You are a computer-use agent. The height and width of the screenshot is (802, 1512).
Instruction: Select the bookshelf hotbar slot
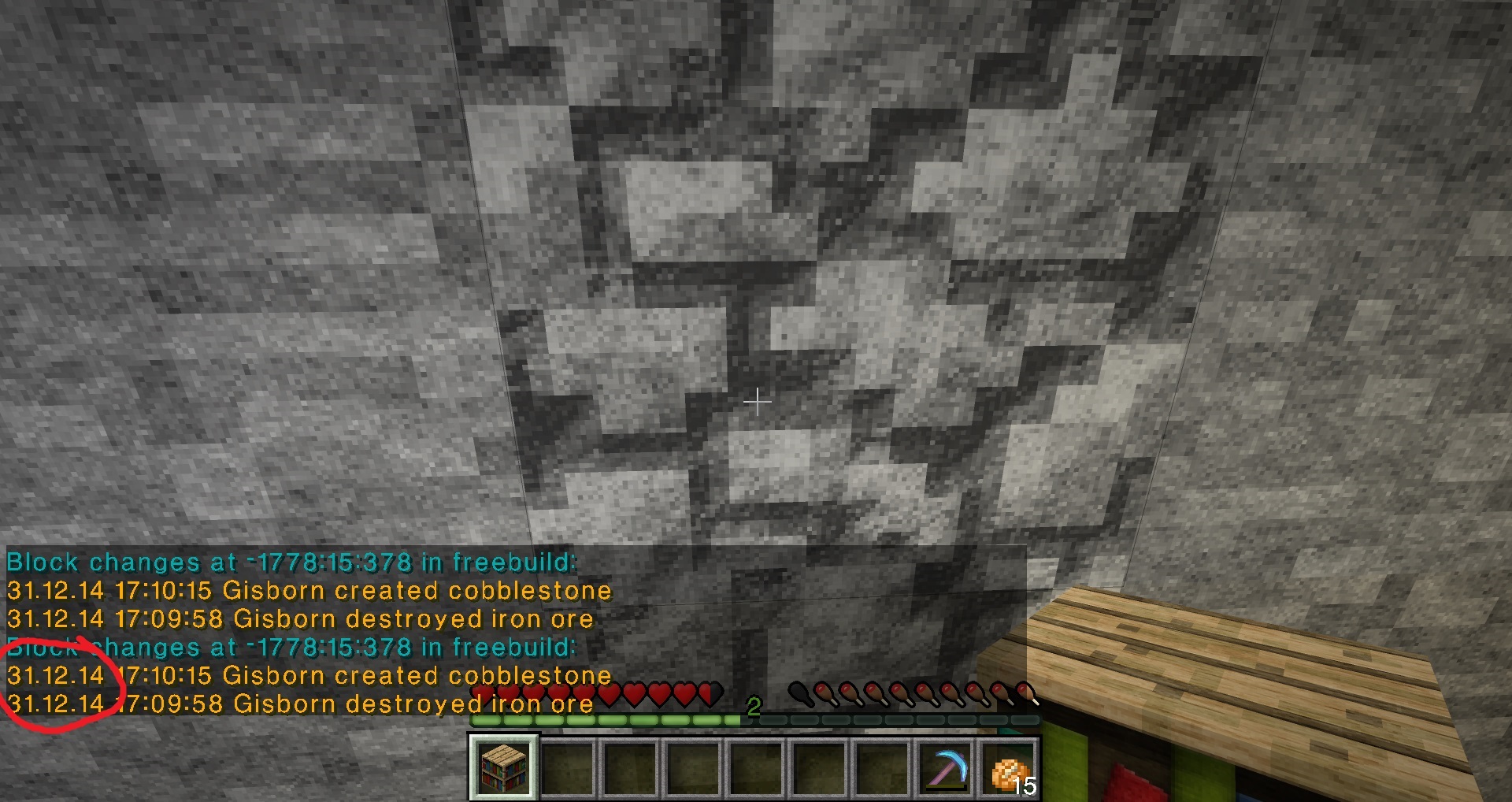[x=503, y=767]
